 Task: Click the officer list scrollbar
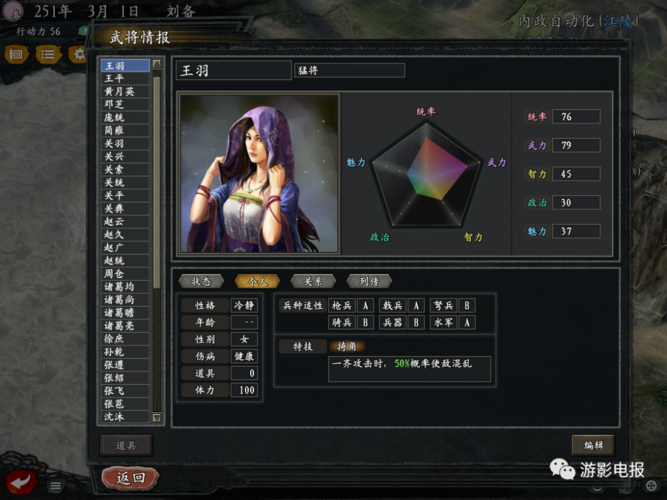[157, 240]
